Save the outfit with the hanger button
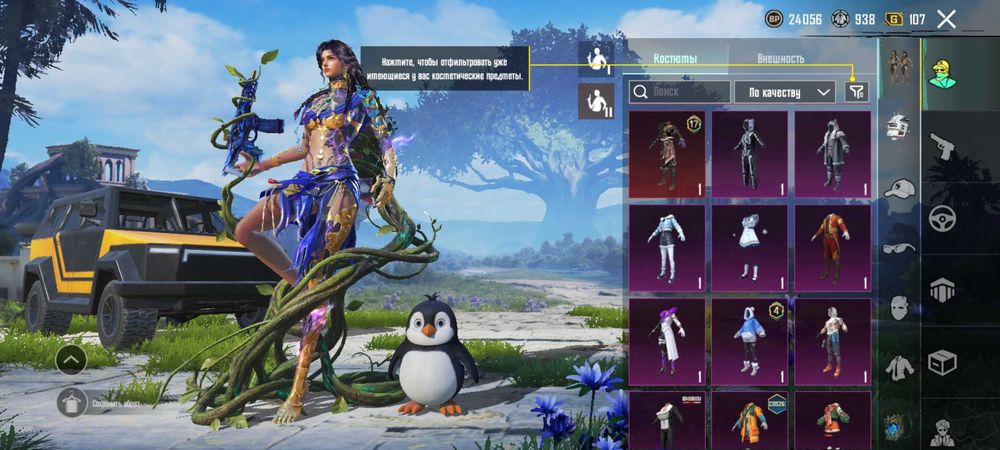The width and height of the screenshot is (1000, 450). [70, 402]
